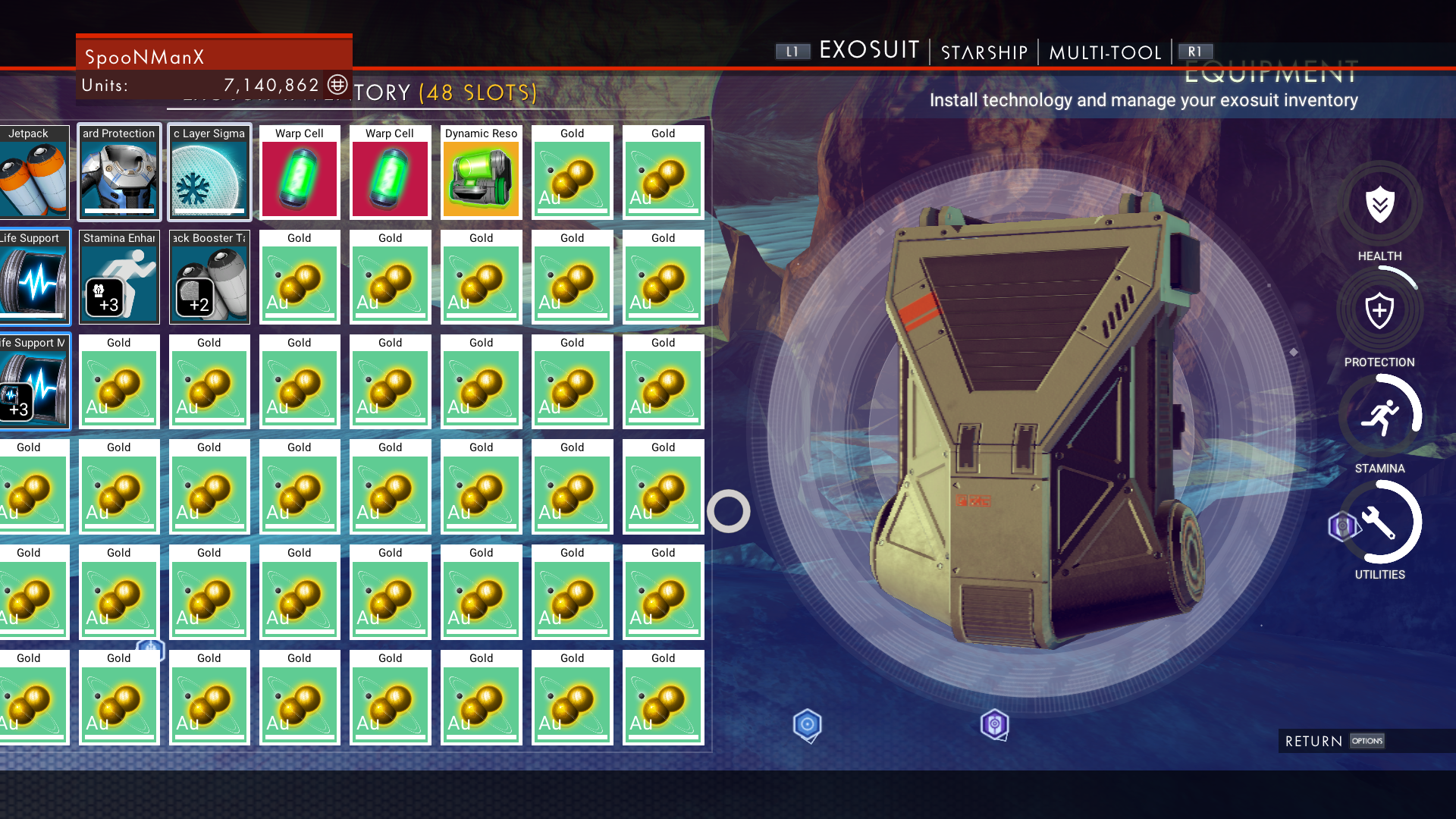Screen dimensions: 1456x819
Task: Open the Utilities wrench icon
Action: coord(1379,522)
